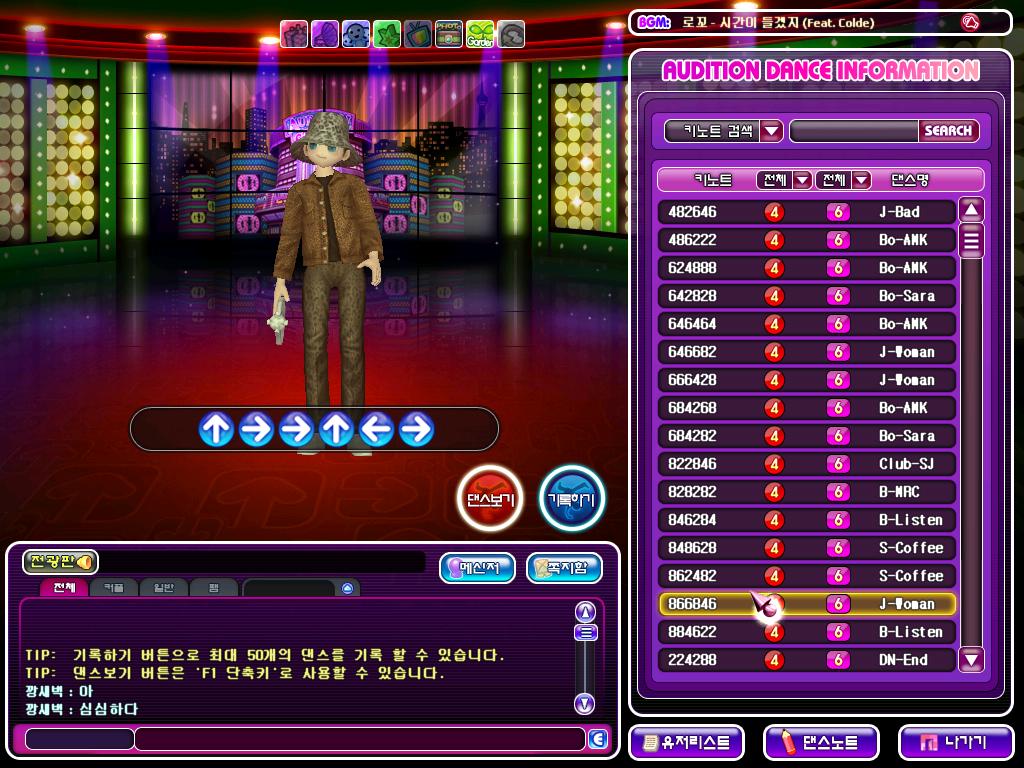Focus the keynote search text field
Viewport: 1024px width, 768px height.
coord(853,131)
